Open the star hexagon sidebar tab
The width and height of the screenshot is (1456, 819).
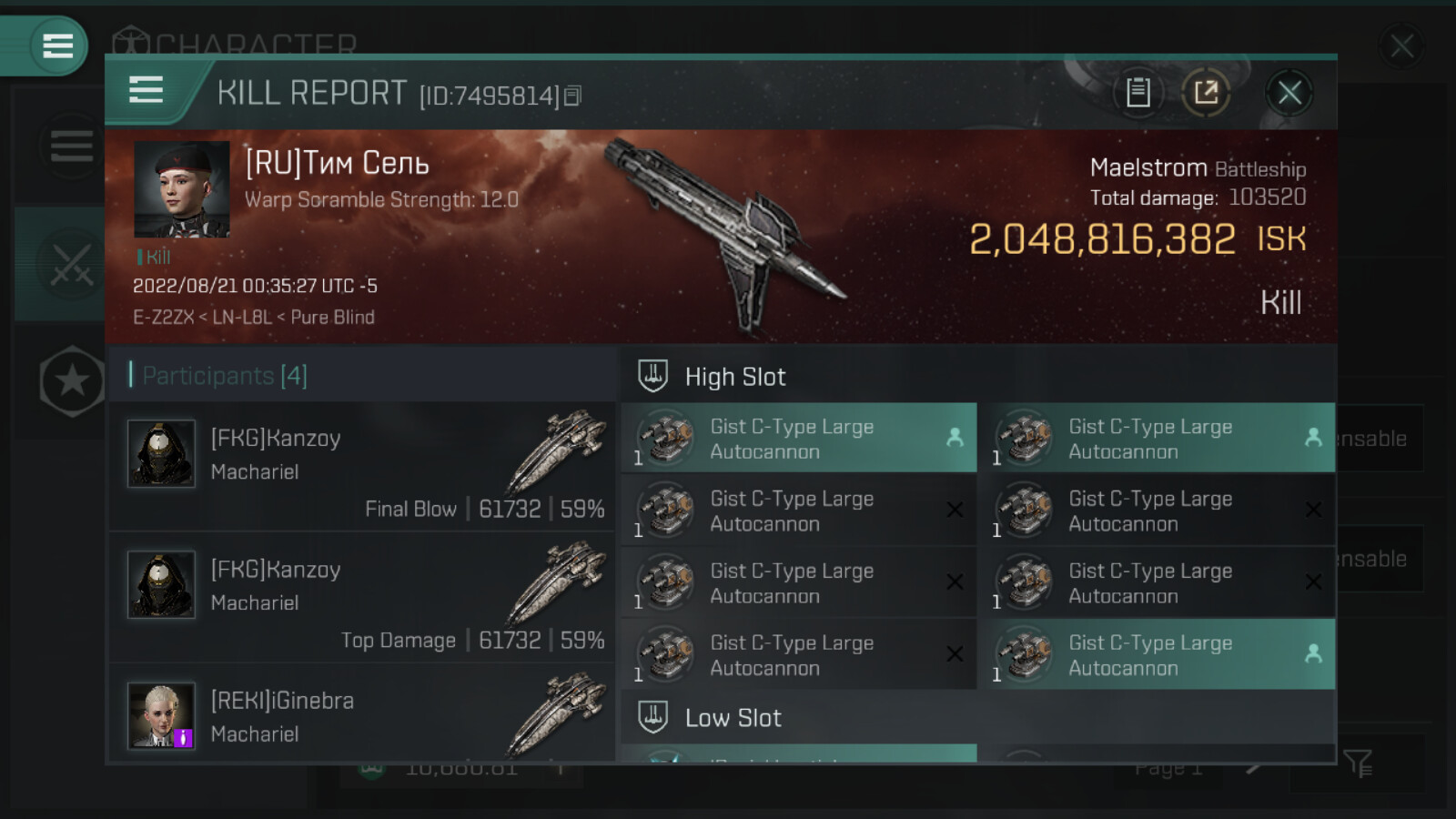[72, 381]
